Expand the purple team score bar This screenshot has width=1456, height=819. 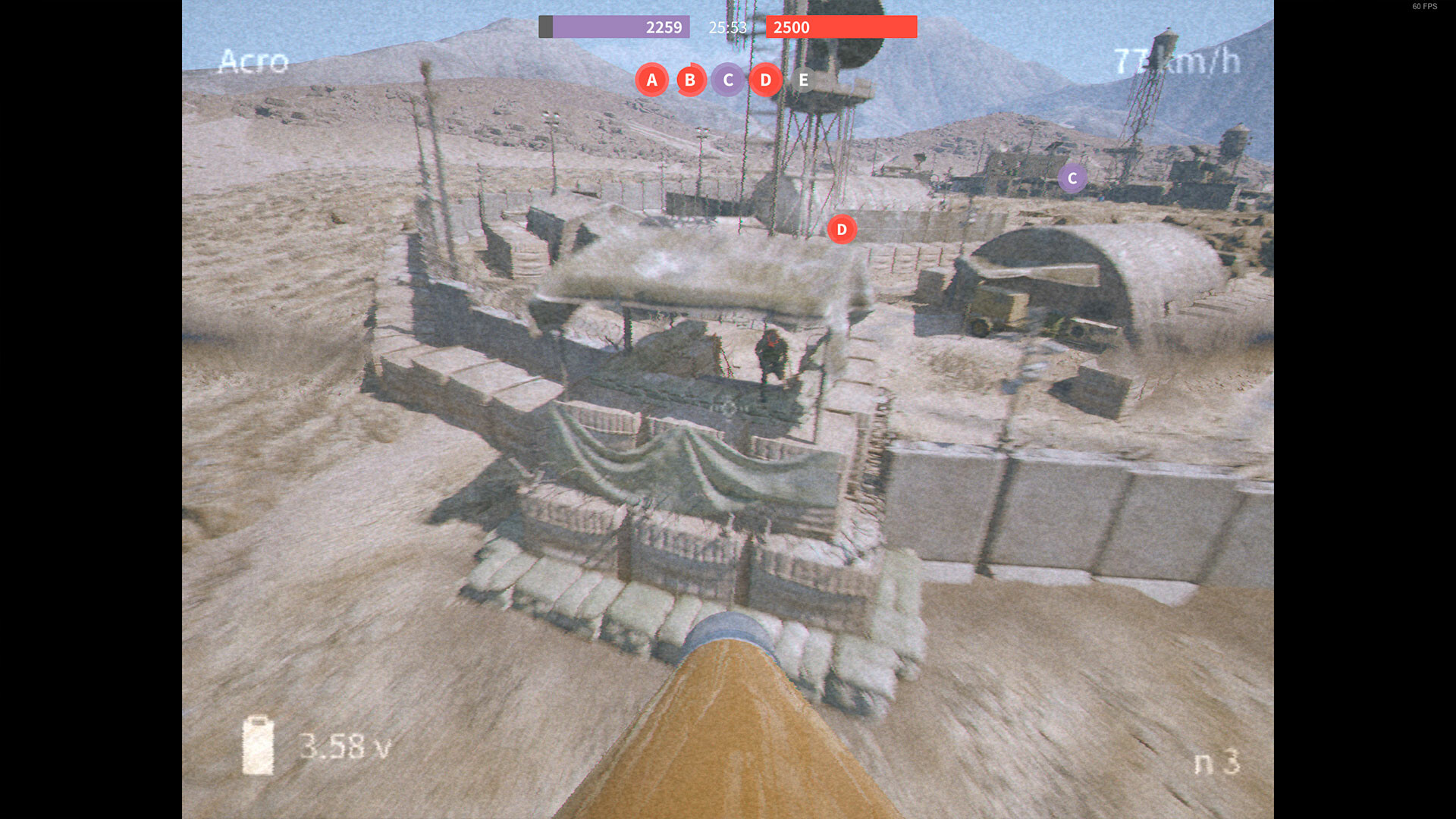tap(613, 27)
